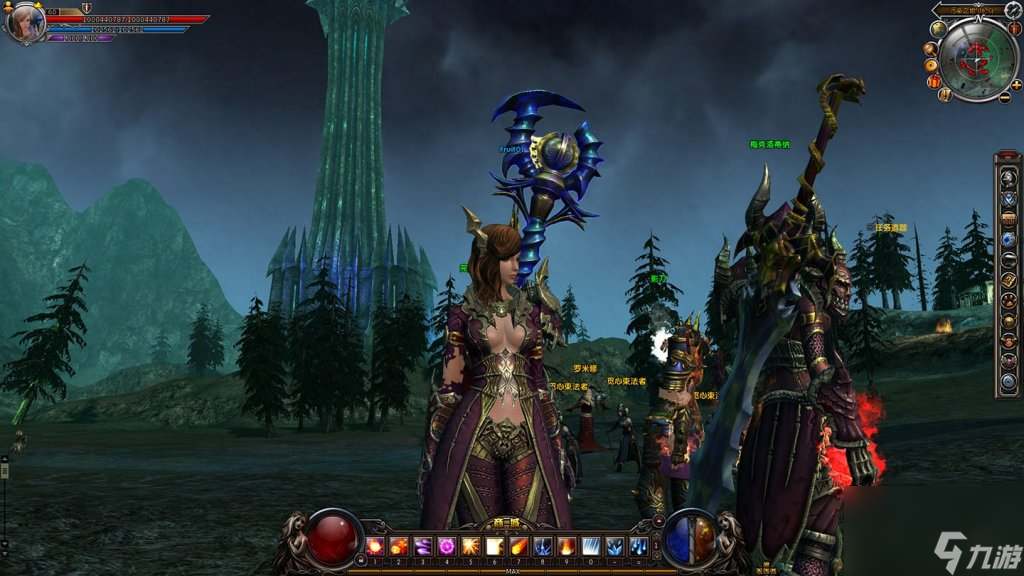Trigger the flame pillar skill in slot 9
Screen dimensions: 1024x576
click(x=566, y=546)
